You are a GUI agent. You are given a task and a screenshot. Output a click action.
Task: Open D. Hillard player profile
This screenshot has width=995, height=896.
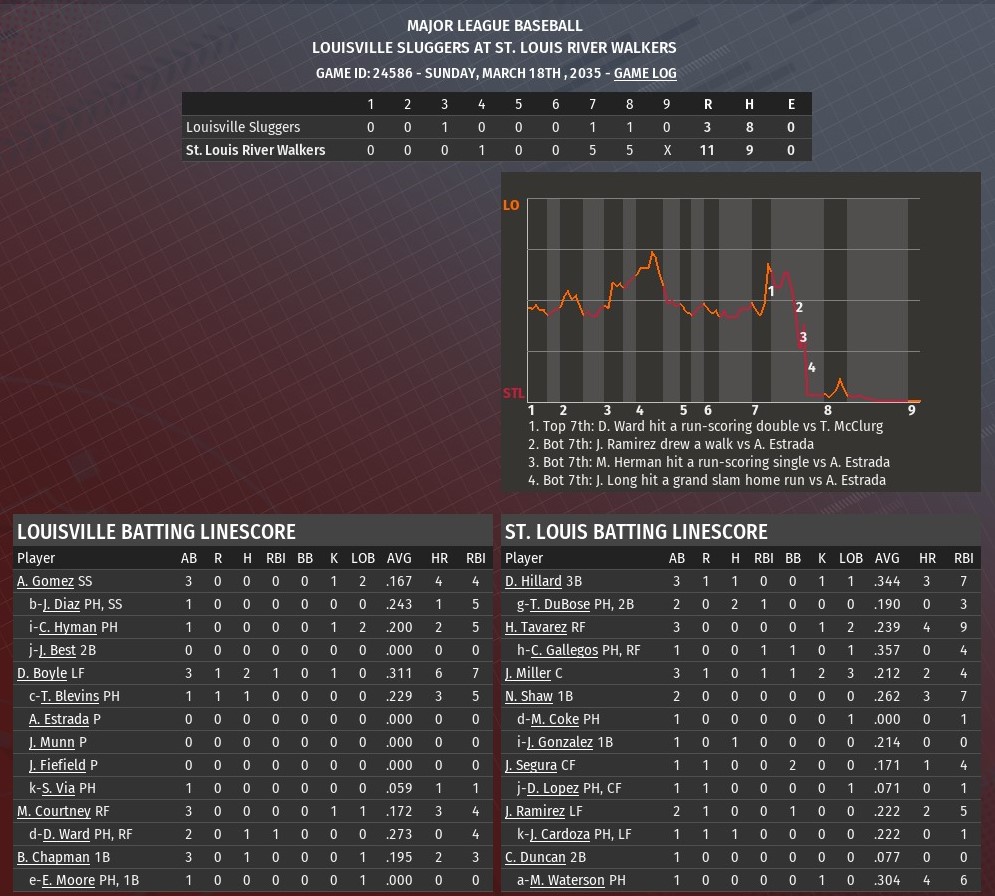point(533,581)
